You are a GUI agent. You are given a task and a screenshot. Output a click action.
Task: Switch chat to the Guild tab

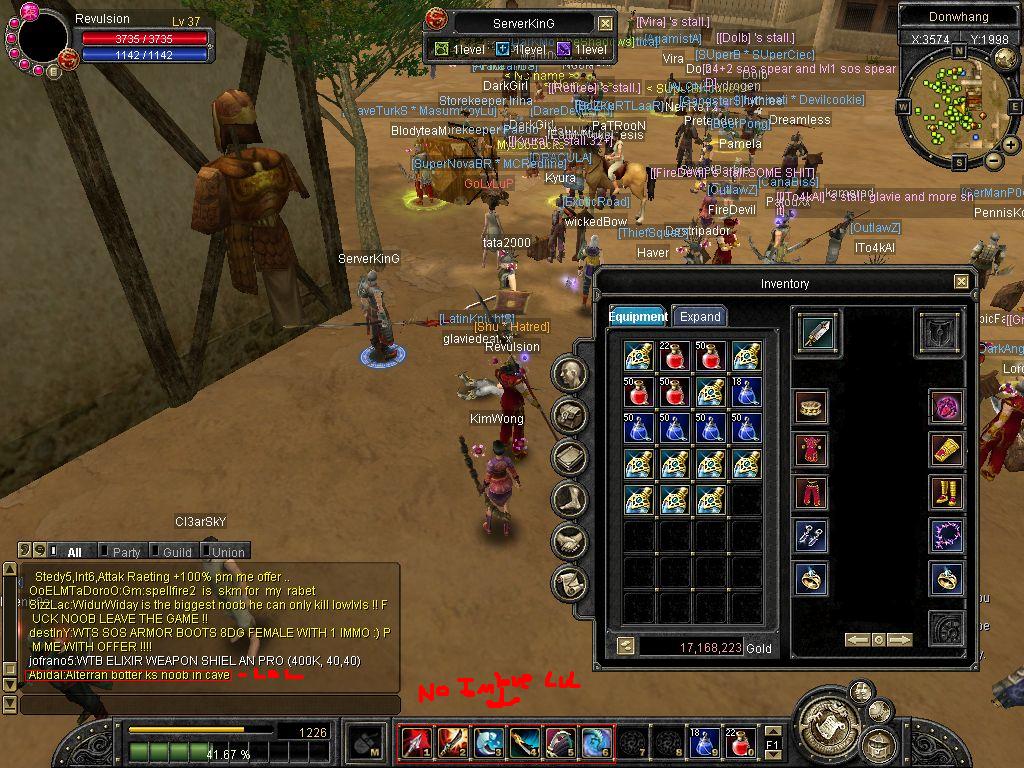(177, 552)
